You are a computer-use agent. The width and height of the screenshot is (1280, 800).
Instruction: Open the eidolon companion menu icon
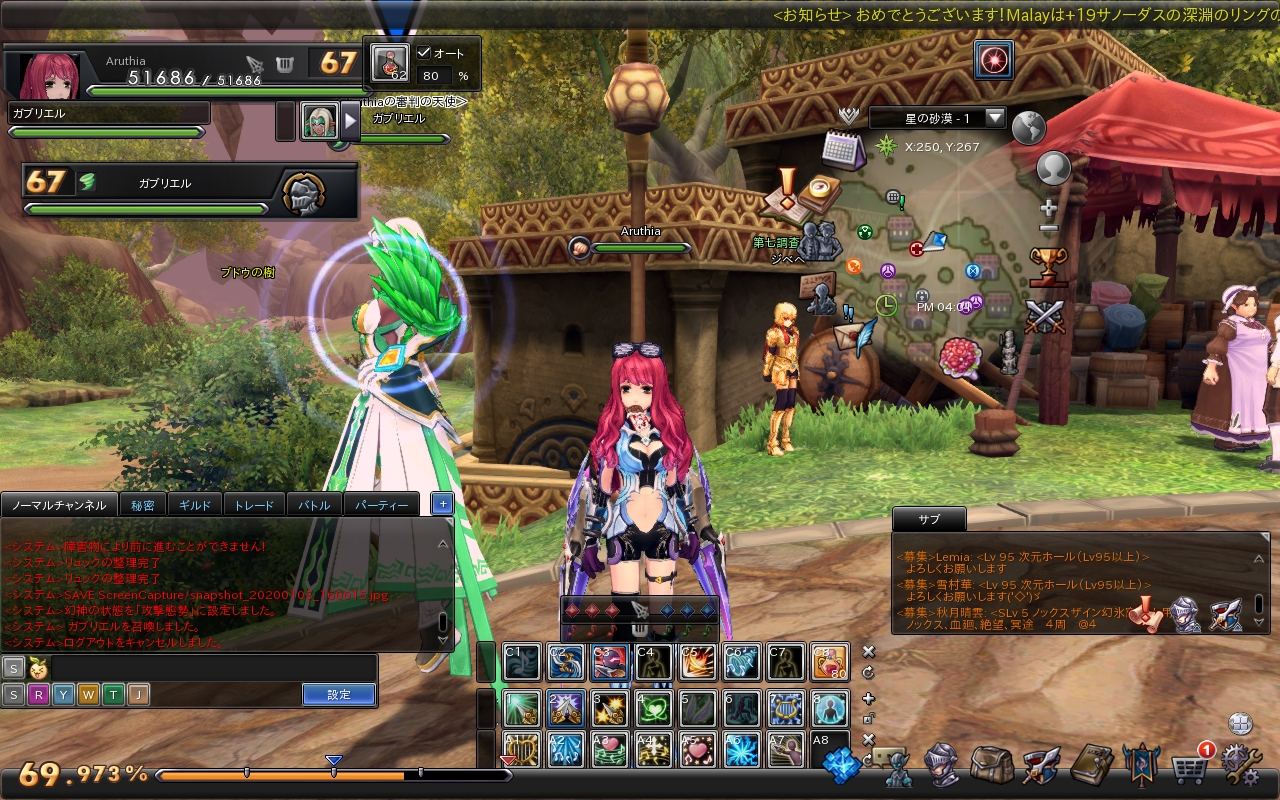pyautogui.click(x=899, y=770)
